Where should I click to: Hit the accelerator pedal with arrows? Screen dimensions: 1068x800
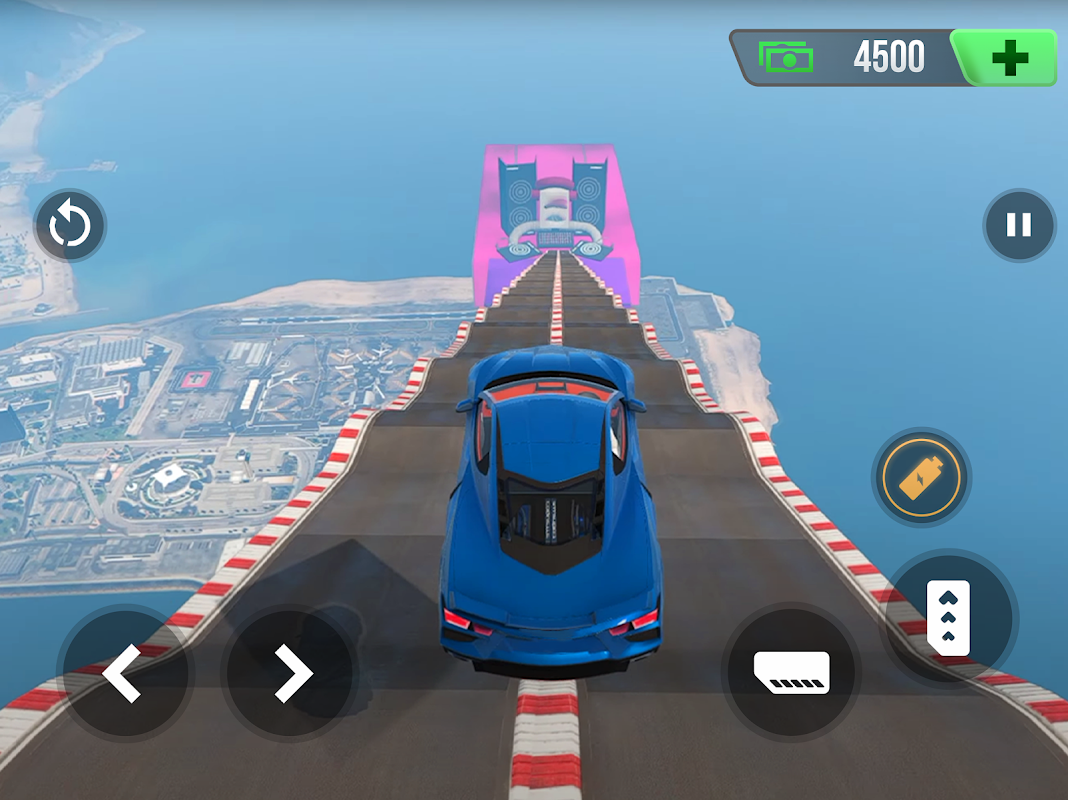tap(948, 616)
